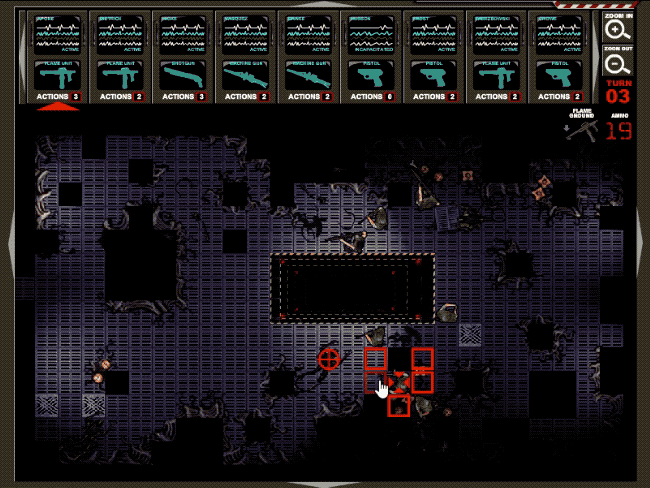
Task: Select Apone's flame unit weapon icon
Action: pyautogui.click(x=57, y=75)
